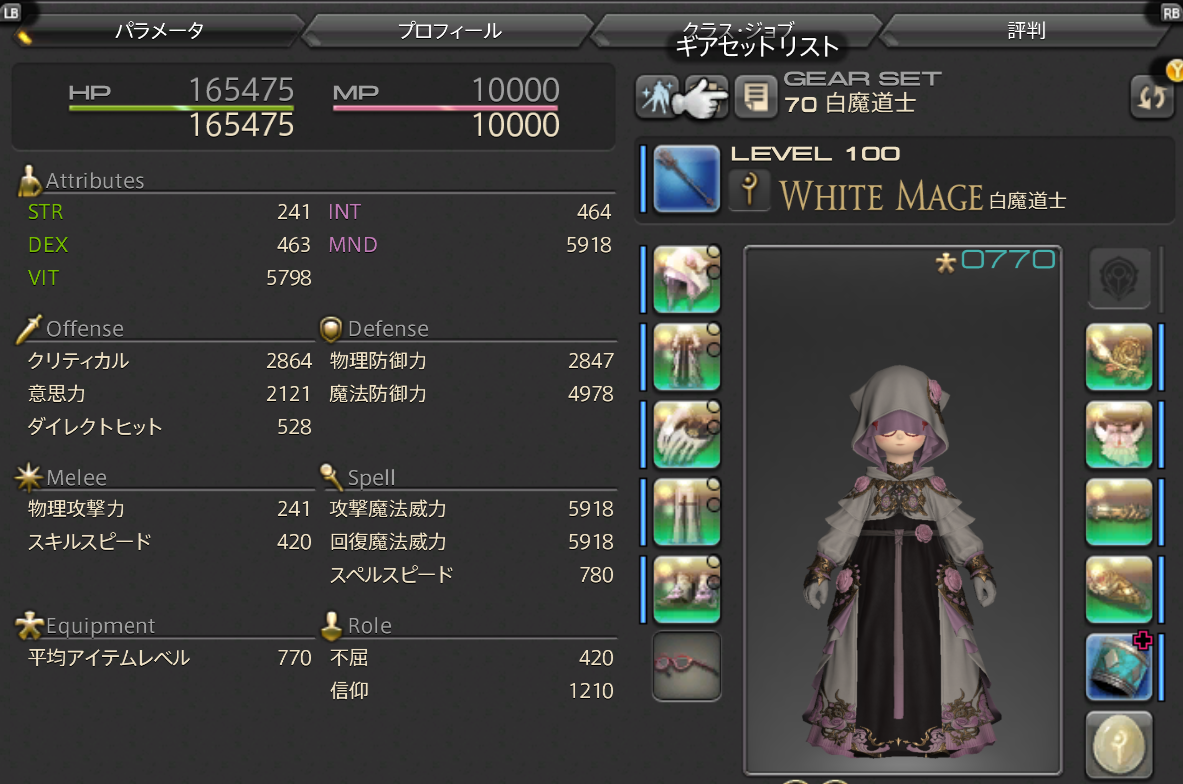Open the プロフィール tab
Image resolution: width=1183 pixels, height=784 pixels.
coord(449,31)
